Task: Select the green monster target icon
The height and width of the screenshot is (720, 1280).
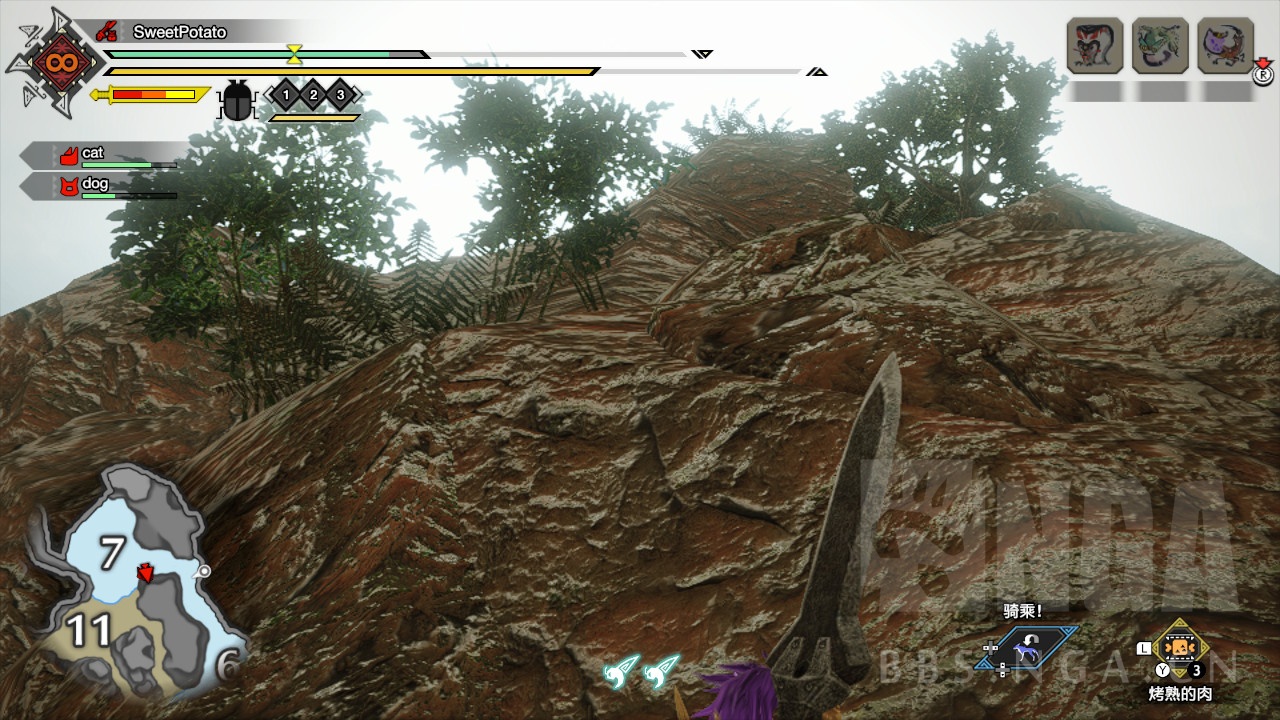Action: click(x=1160, y=45)
